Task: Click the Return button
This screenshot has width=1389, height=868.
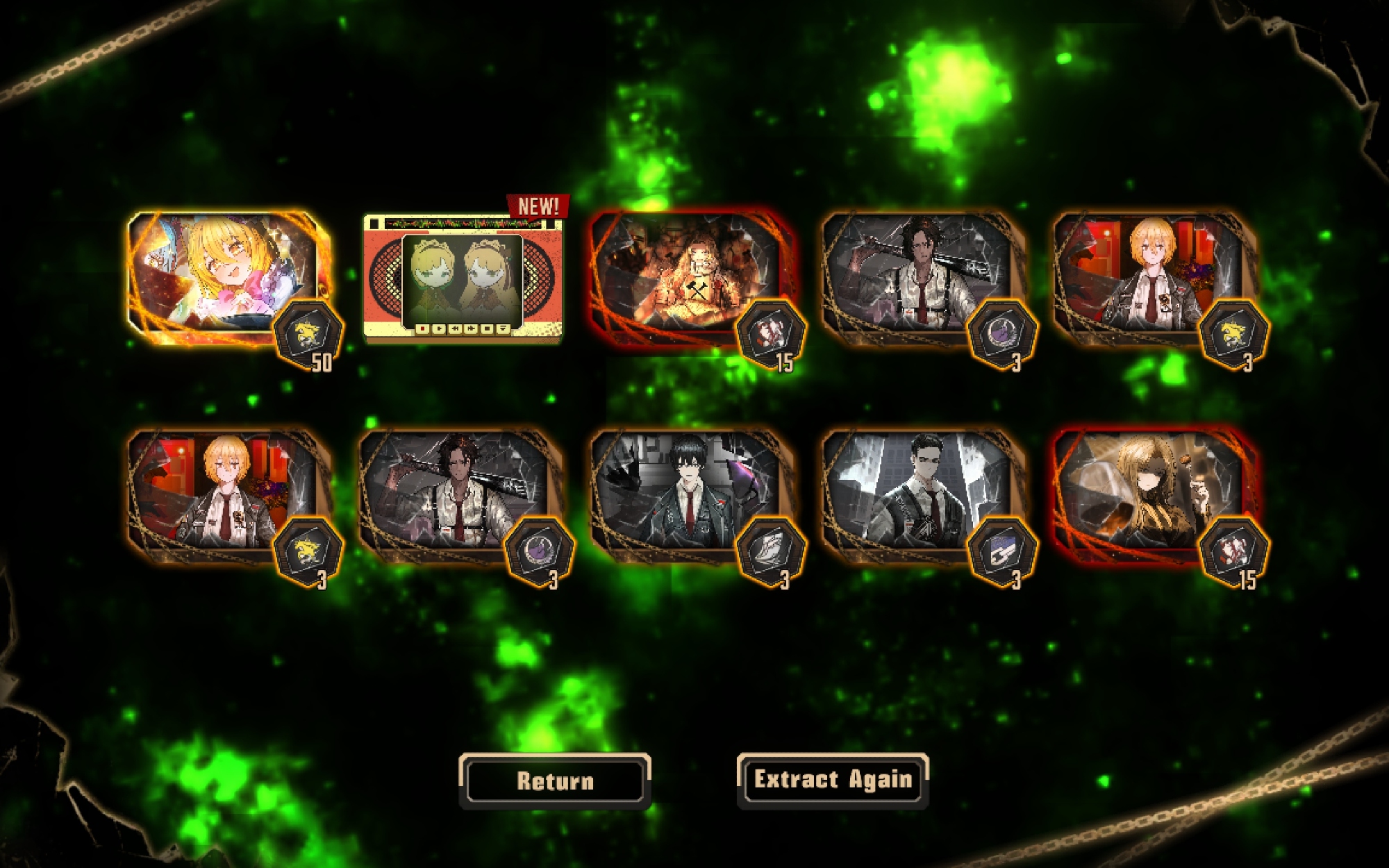Action: pyautogui.click(x=555, y=781)
